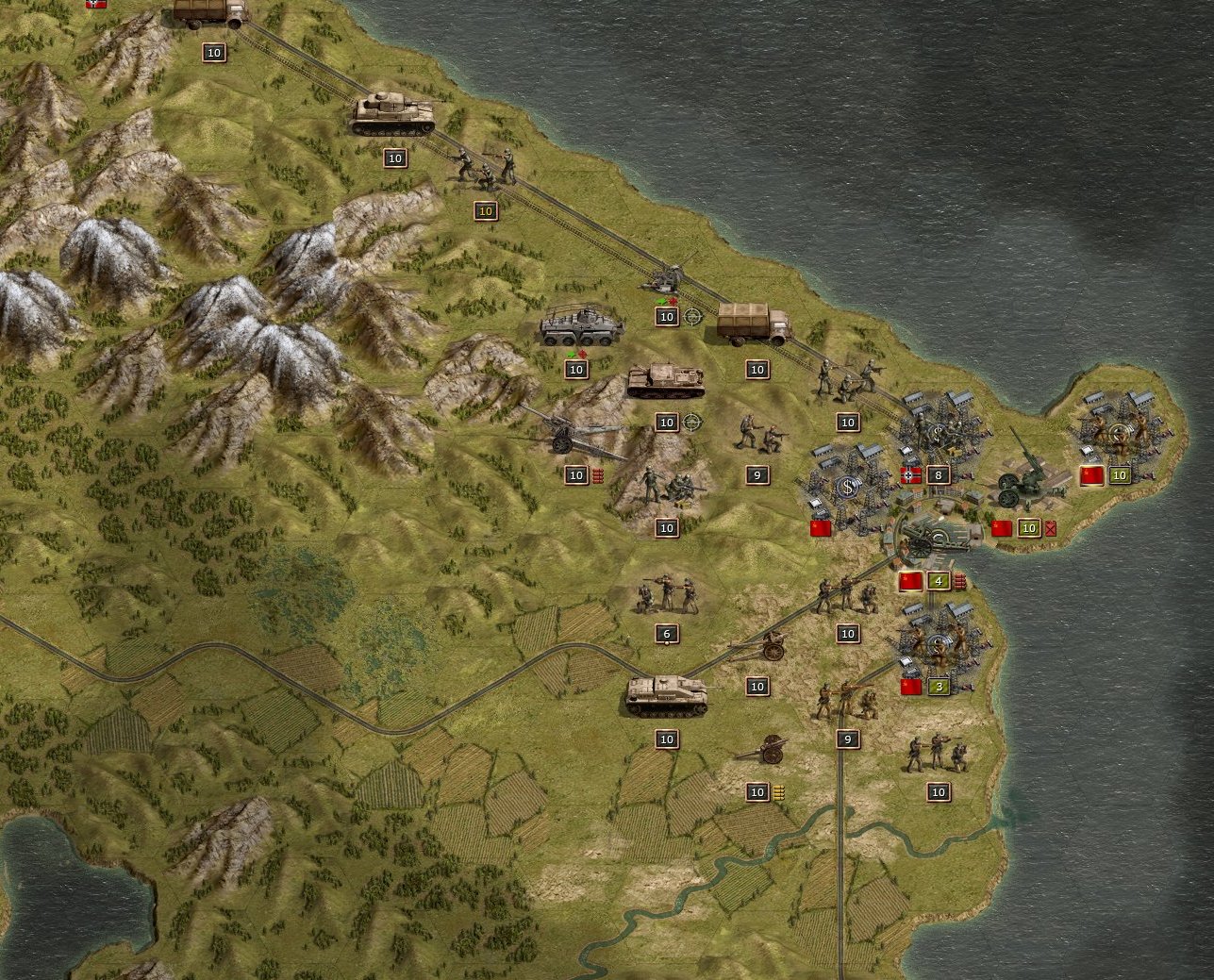1214x980 pixels.
Task: Select the Soviet flag on the strength-3 coastal unit
Action: pos(909,687)
